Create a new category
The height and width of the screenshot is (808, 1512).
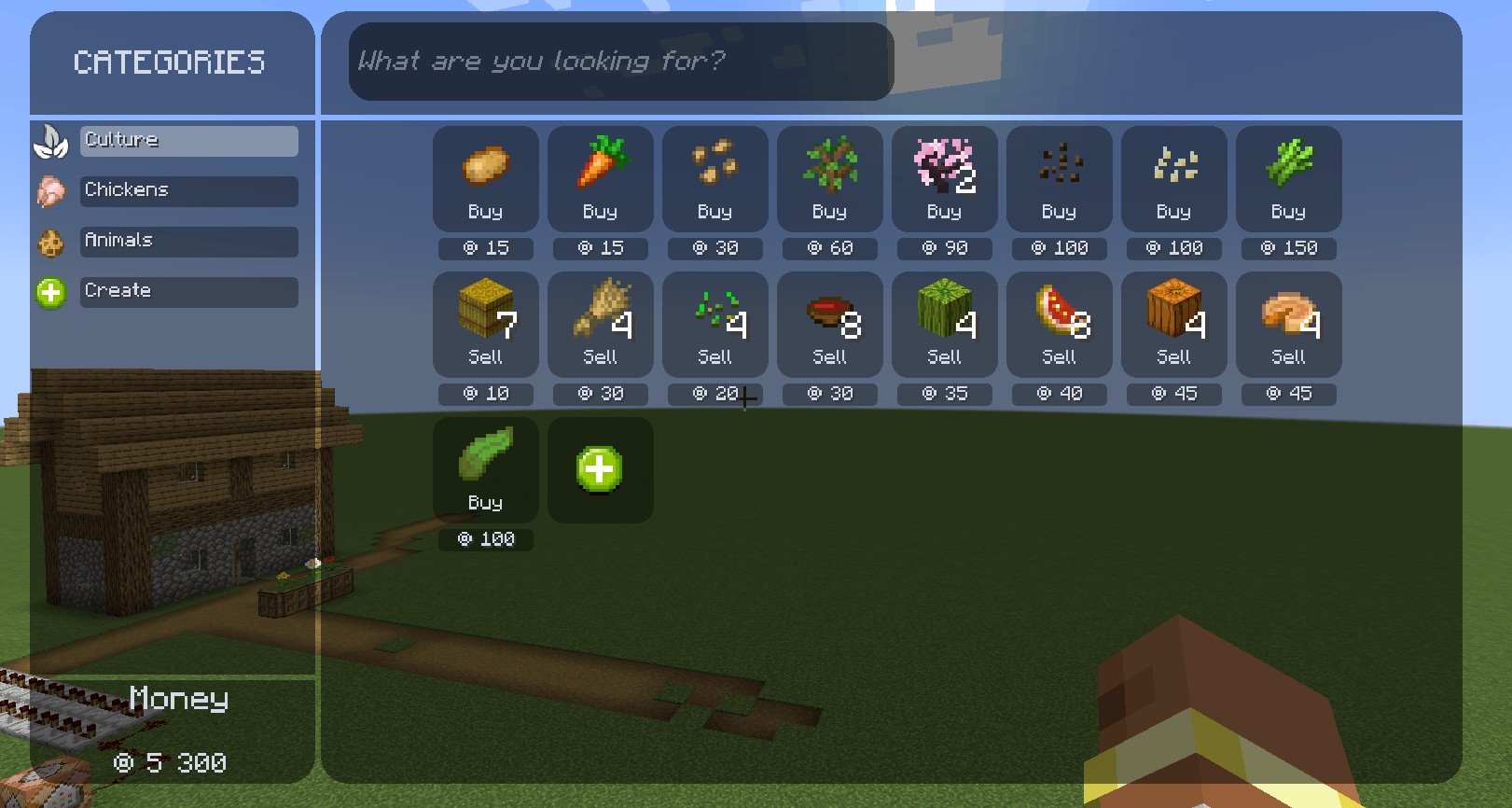(188, 291)
